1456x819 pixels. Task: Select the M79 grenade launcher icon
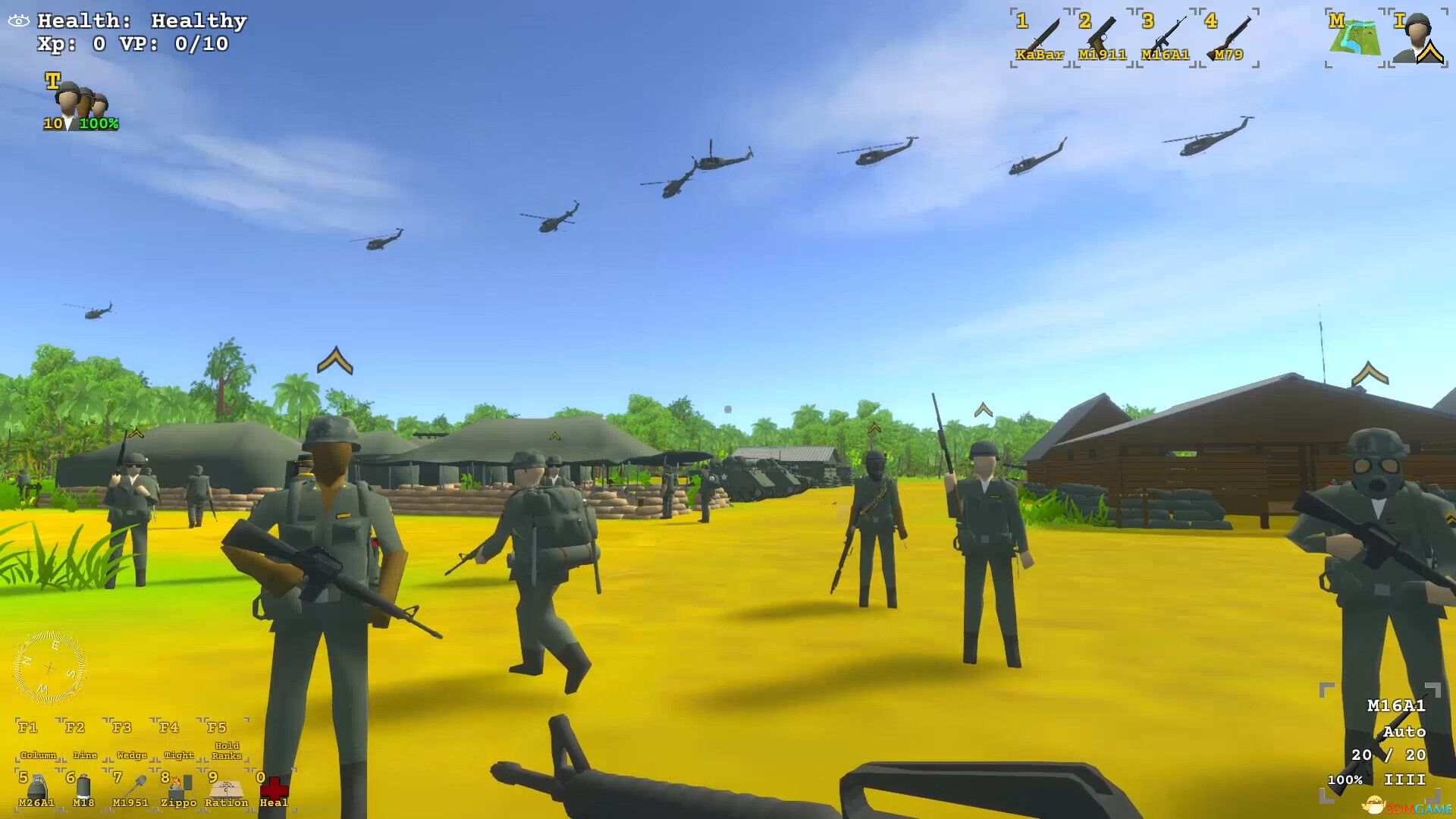1228,34
